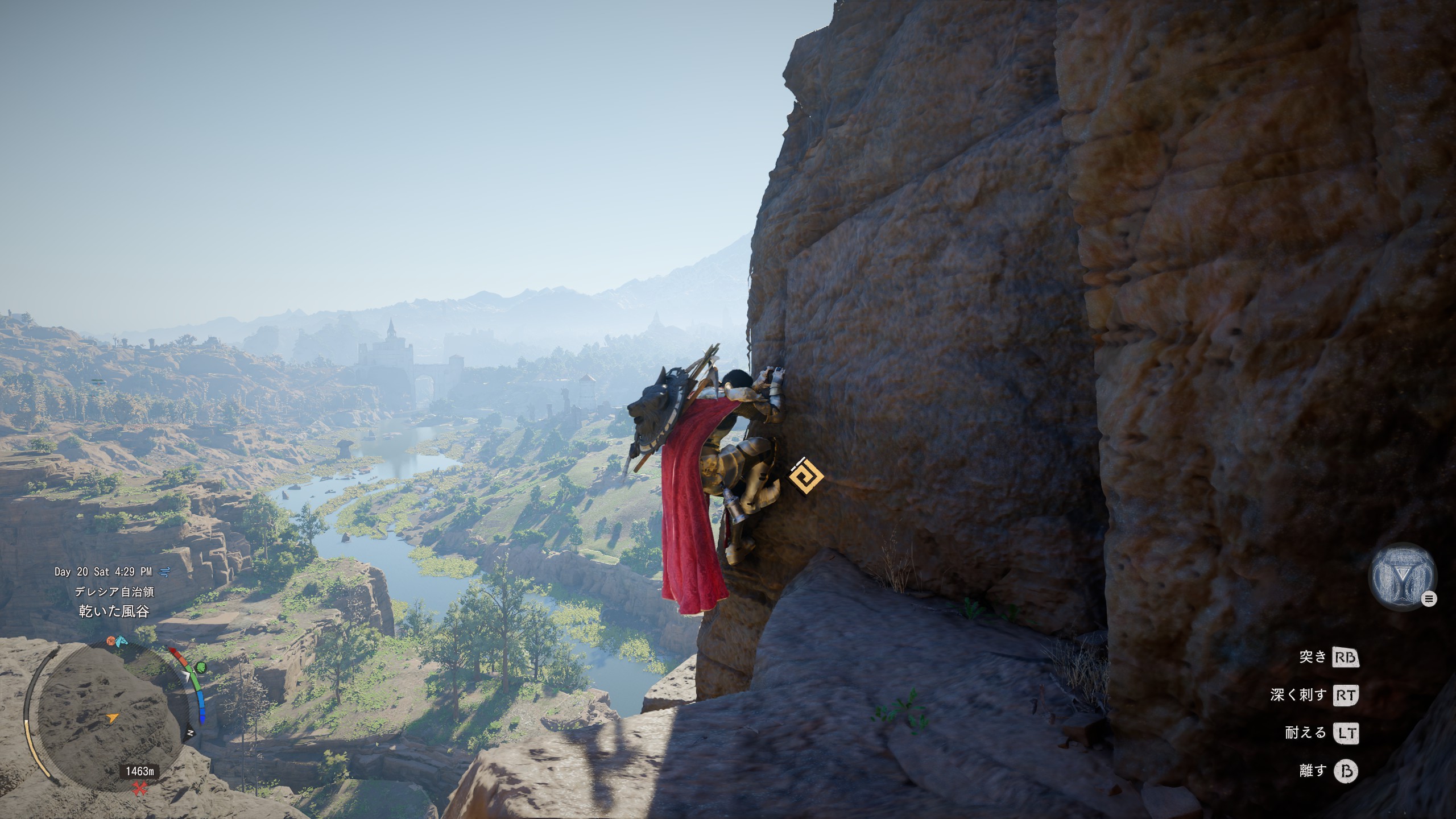Select the orange marker beside the horse icon
This screenshot has width=1456, height=819.
coord(111,641)
